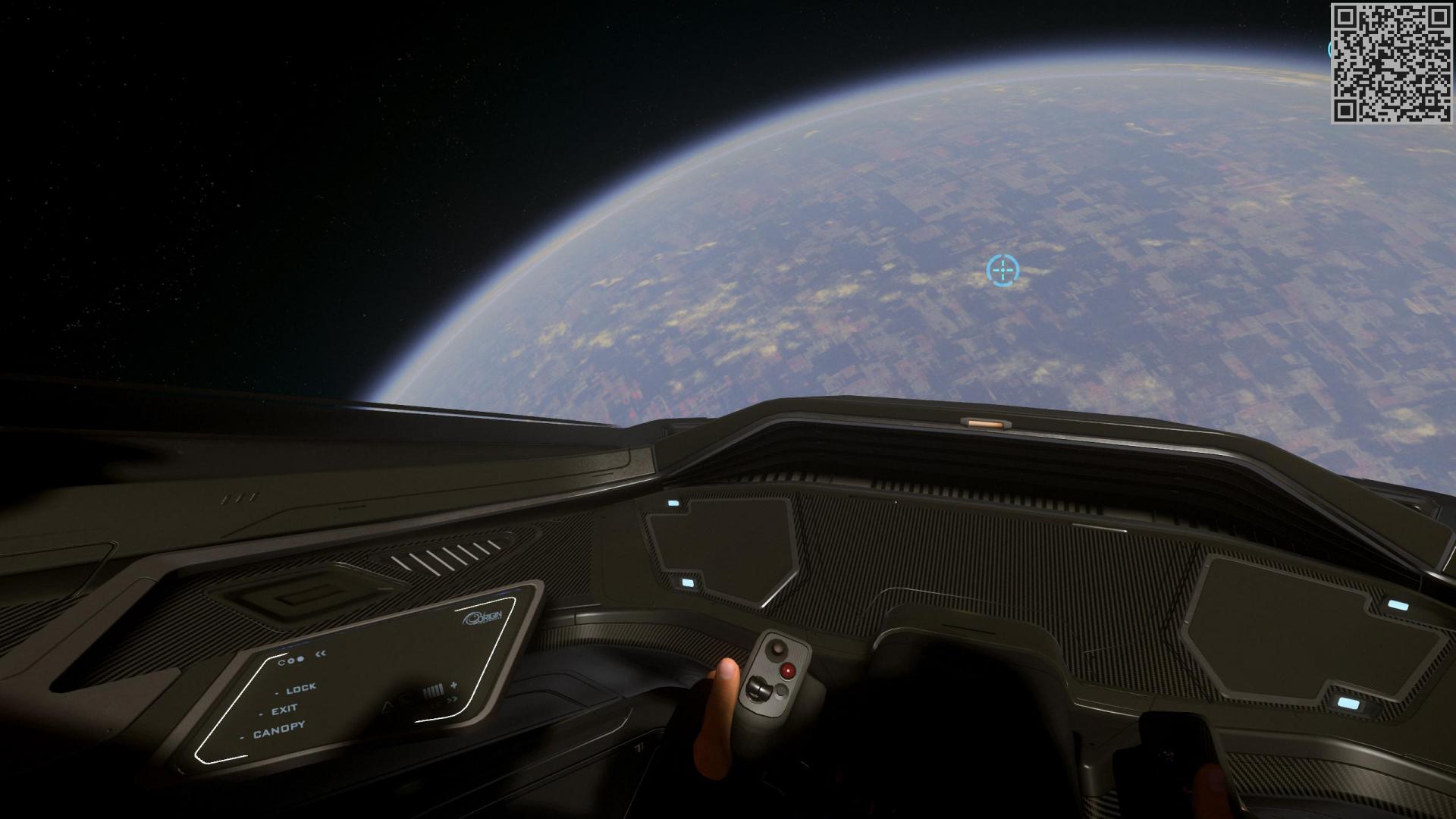1456x819 pixels.
Task: Open more options with the right double arrow
Action: coord(451,700)
